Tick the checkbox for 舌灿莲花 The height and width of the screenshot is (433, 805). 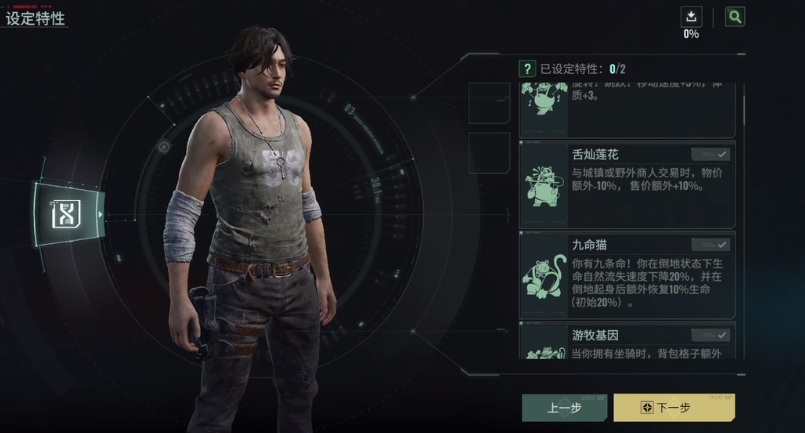711,154
